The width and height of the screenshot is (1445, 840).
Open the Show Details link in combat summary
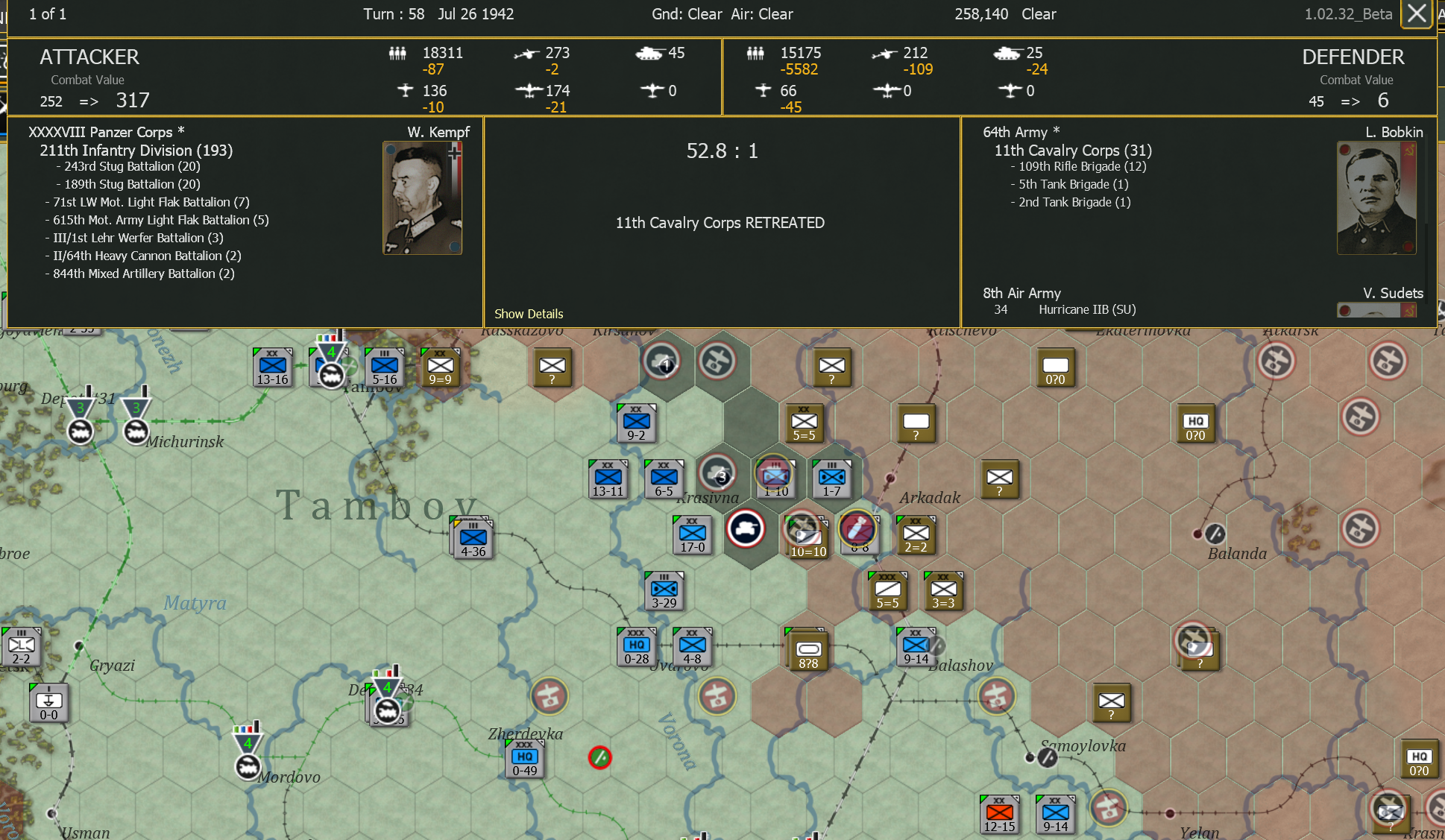click(529, 314)
